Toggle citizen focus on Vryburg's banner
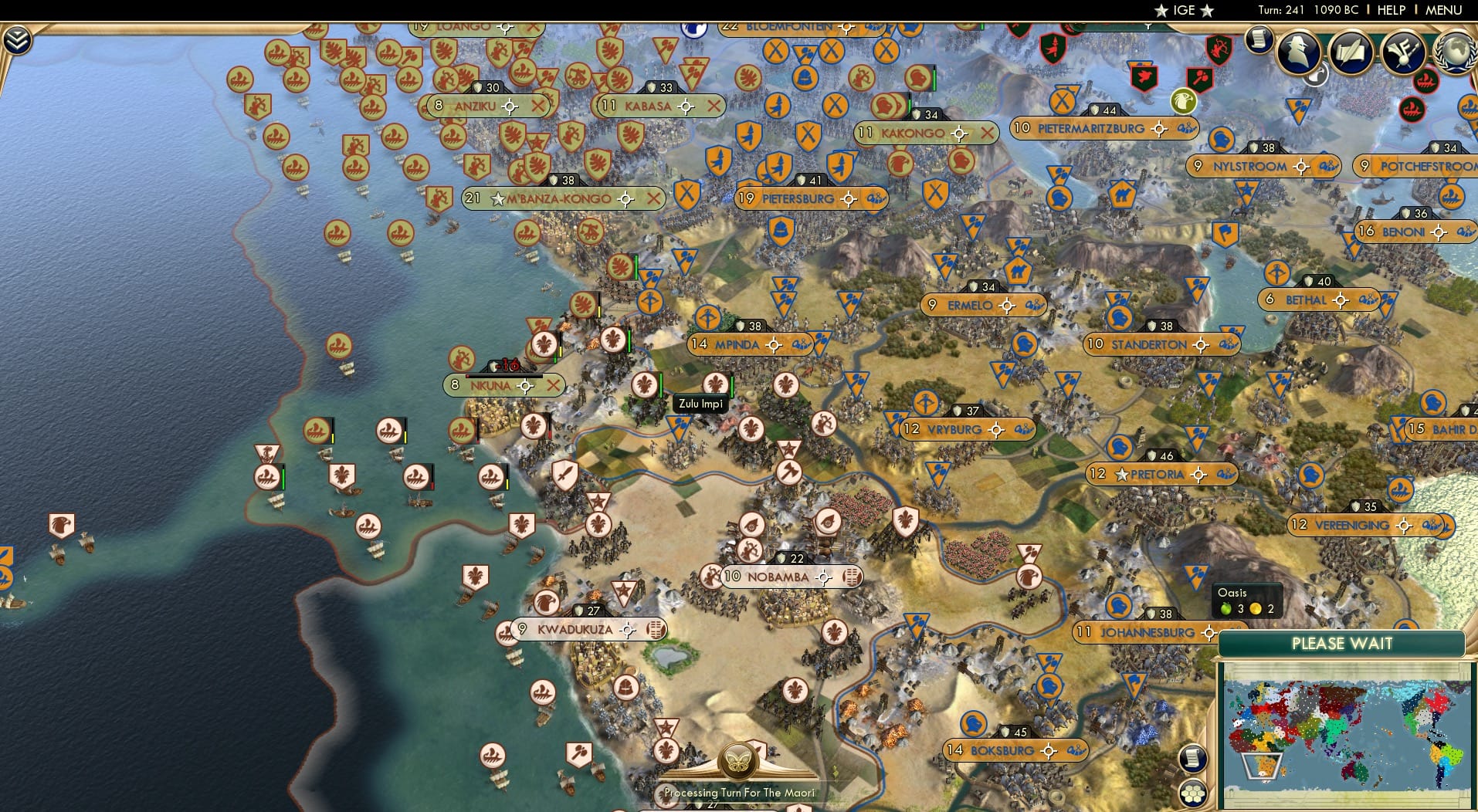Image resolution: width=1478 pixels, height=812 pixels. [995, 430]
